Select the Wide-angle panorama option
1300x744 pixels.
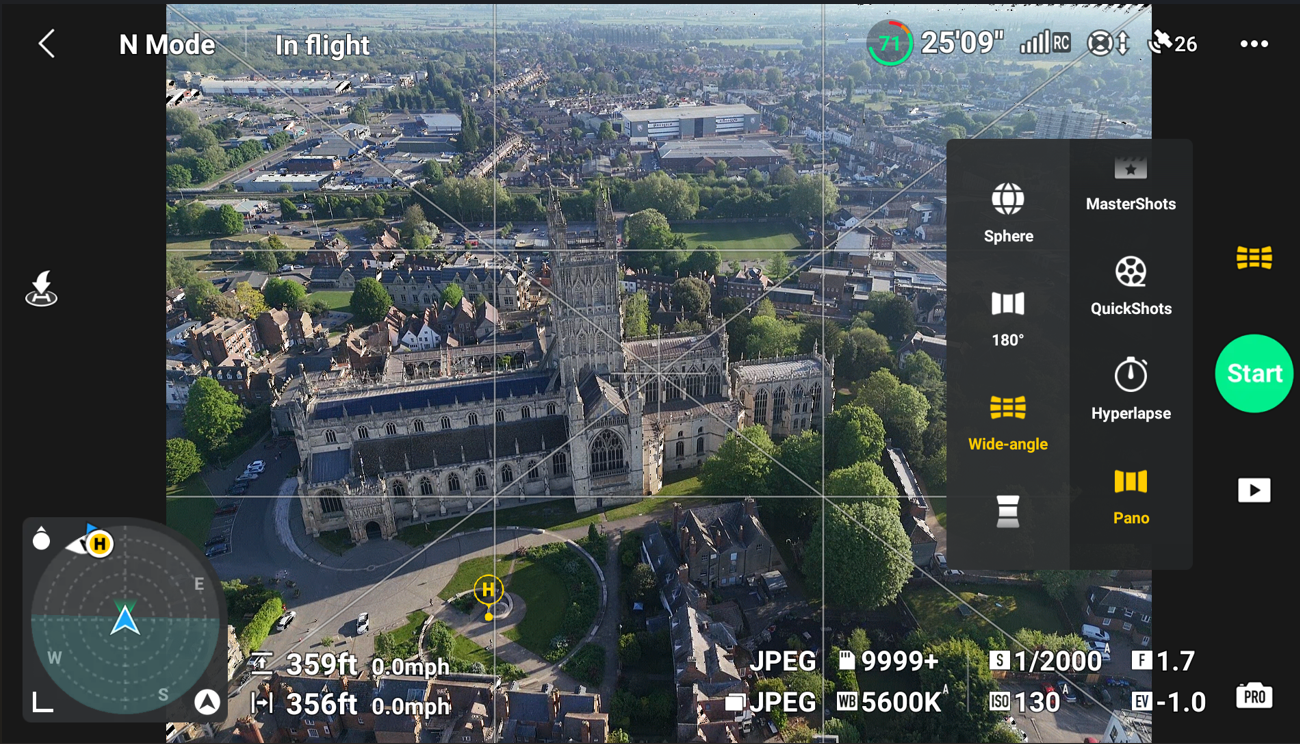[1008, 422]
